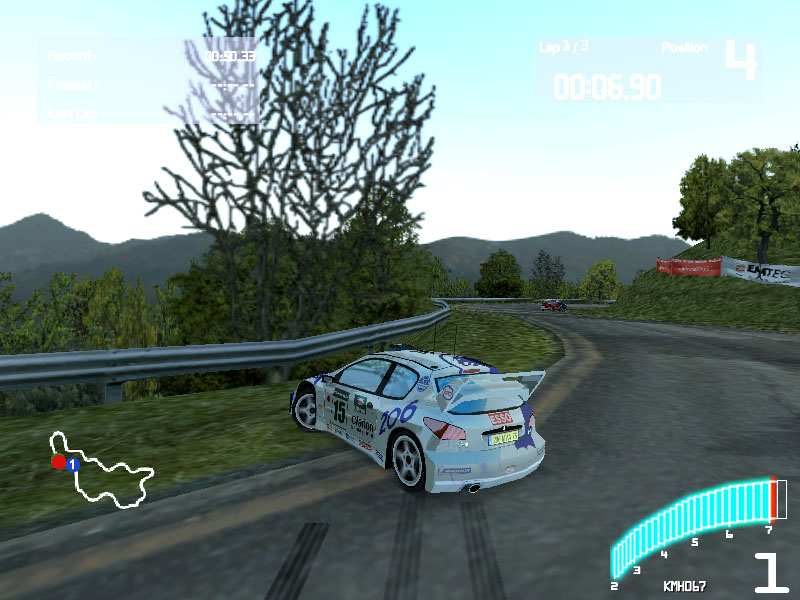Click the red dot marker on track map

pyautogui.click(x=58, y=462)
